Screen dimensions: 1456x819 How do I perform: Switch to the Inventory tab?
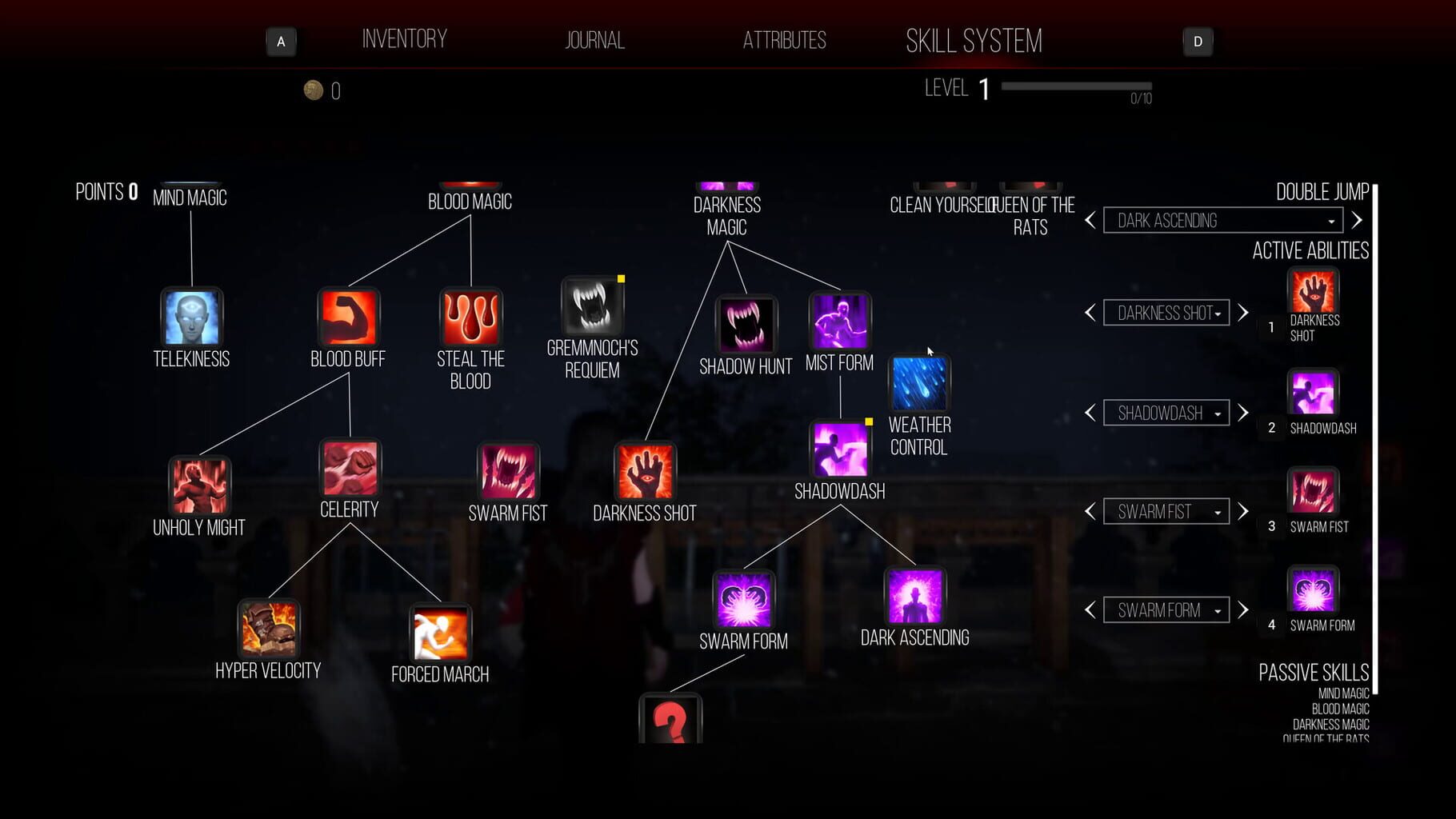pyautogui.click(x=405, y=38)
